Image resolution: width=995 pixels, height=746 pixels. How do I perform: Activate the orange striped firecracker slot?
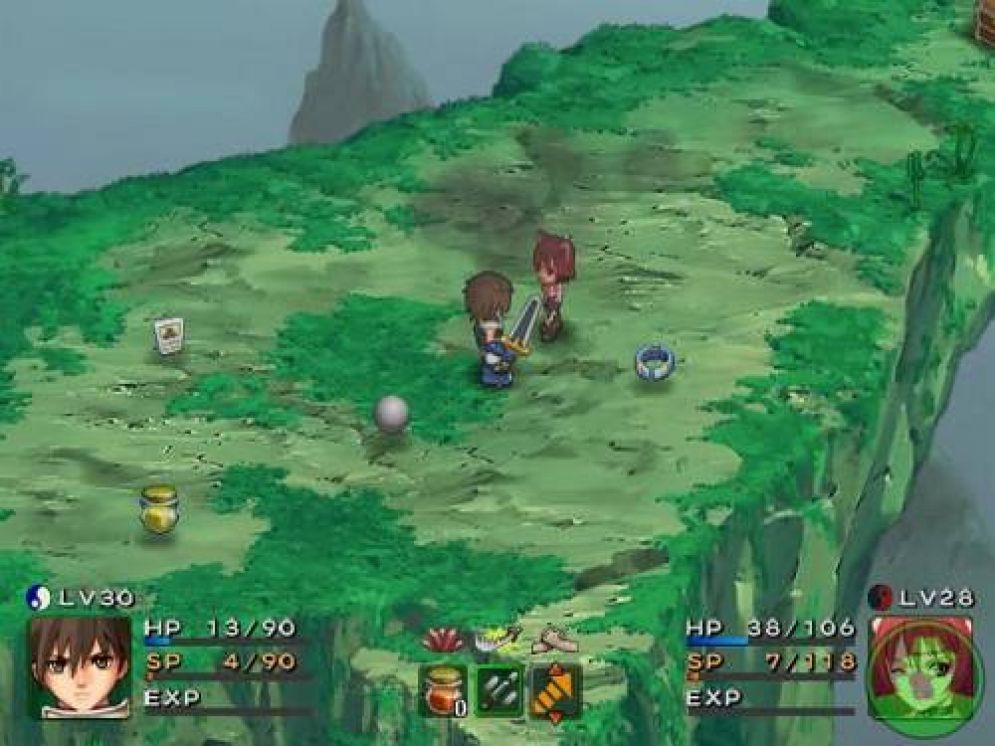[x=556, y=690]
